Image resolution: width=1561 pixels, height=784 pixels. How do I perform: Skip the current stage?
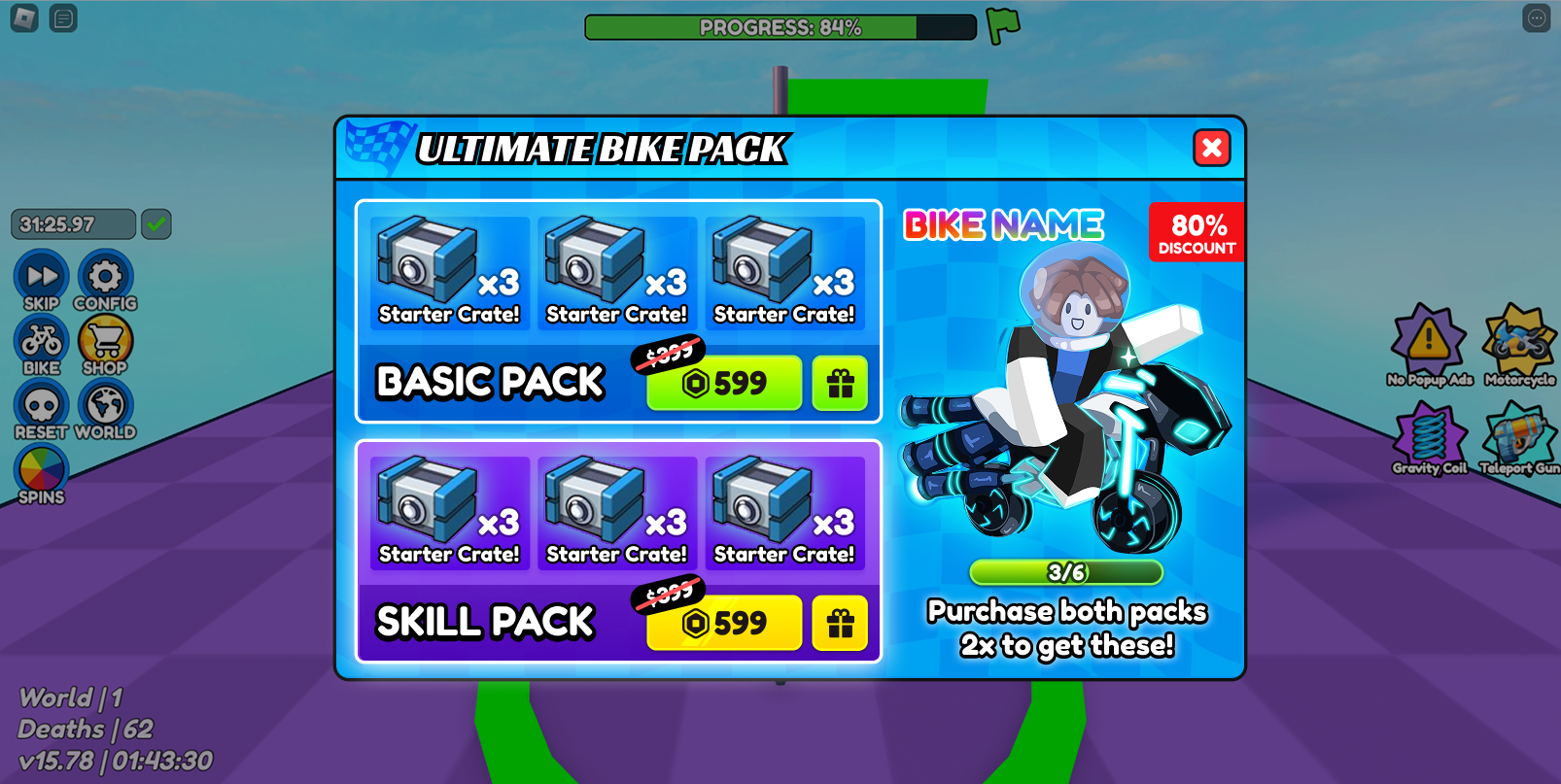[x=41, y=279]
